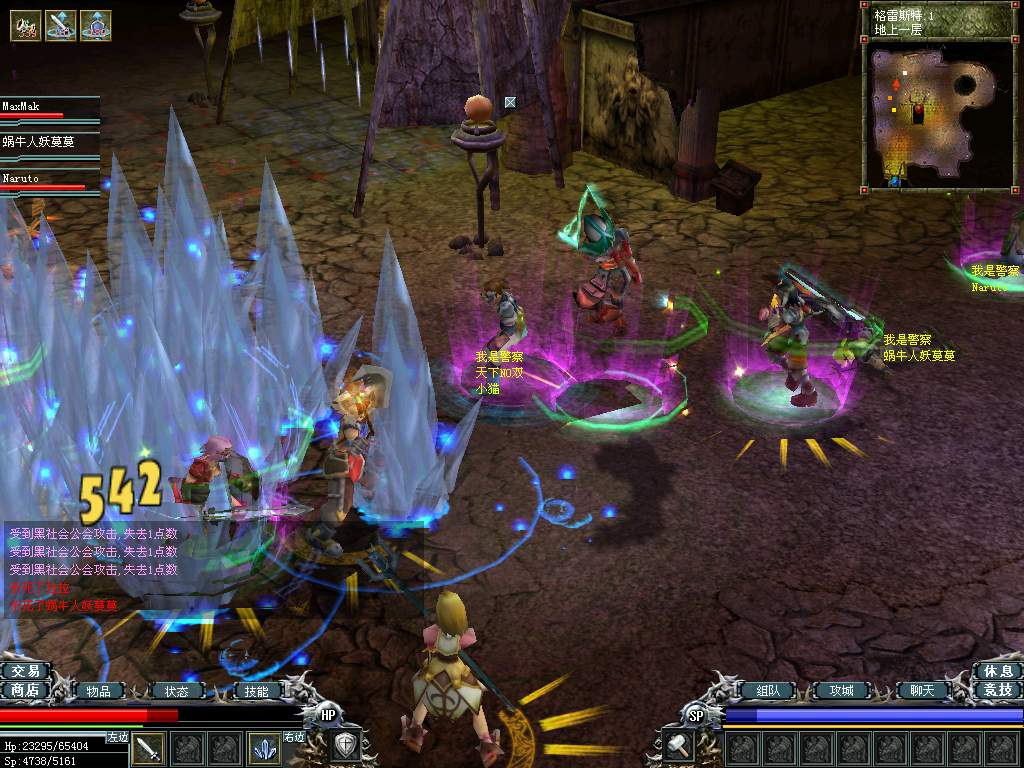
Task: Click the armor buff status icon
Action: tap(95, 25)
